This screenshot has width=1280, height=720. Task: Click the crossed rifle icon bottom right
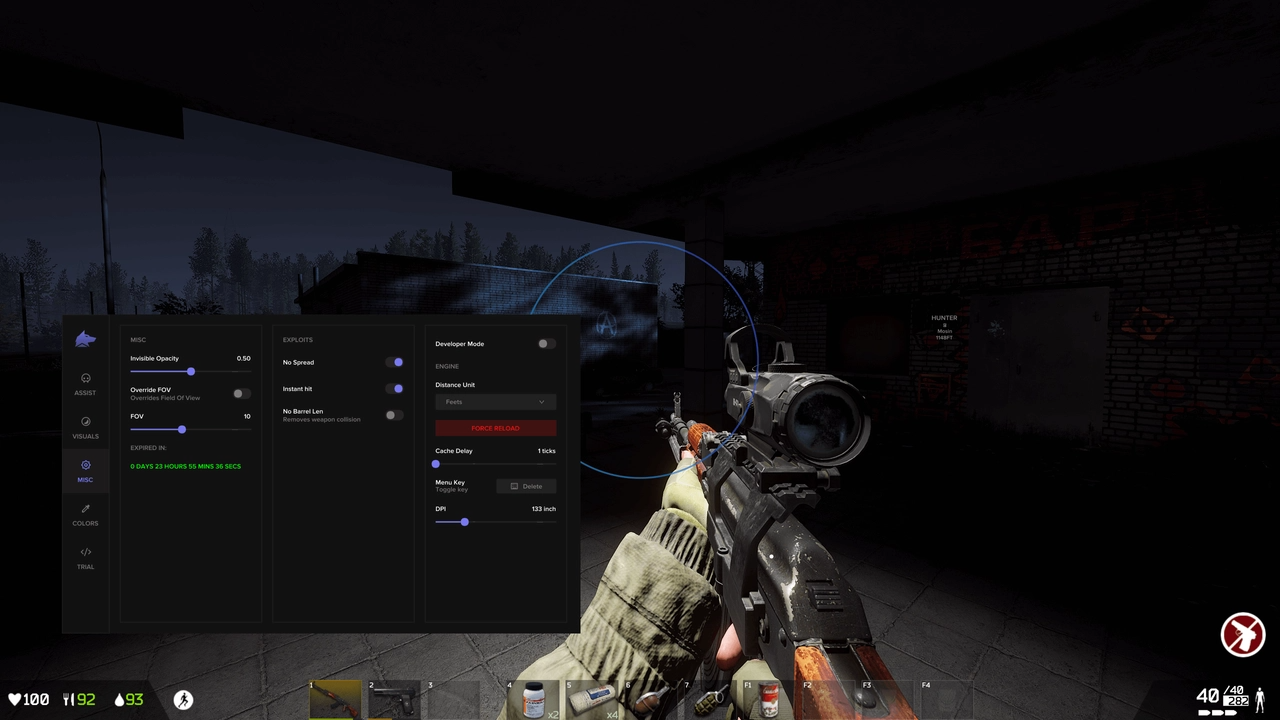(x=1243, y=633)
